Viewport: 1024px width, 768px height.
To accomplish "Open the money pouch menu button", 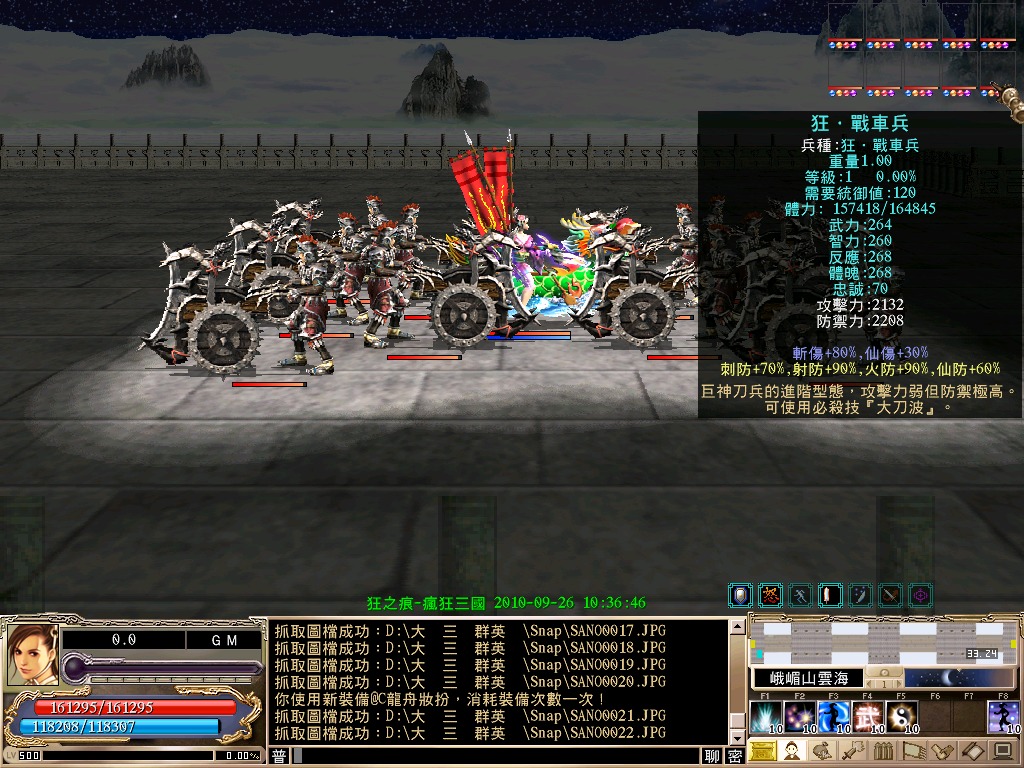I will click(822, 751).
